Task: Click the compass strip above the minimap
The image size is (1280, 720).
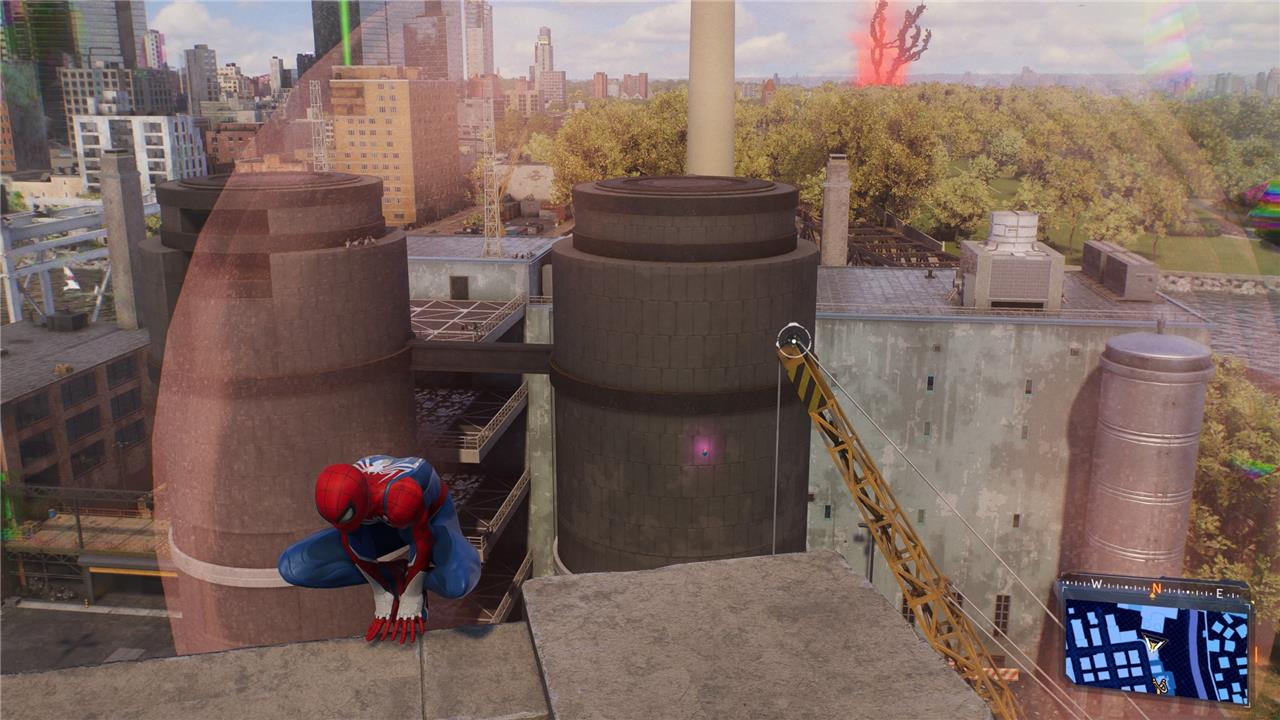Action: [1155, 587]
